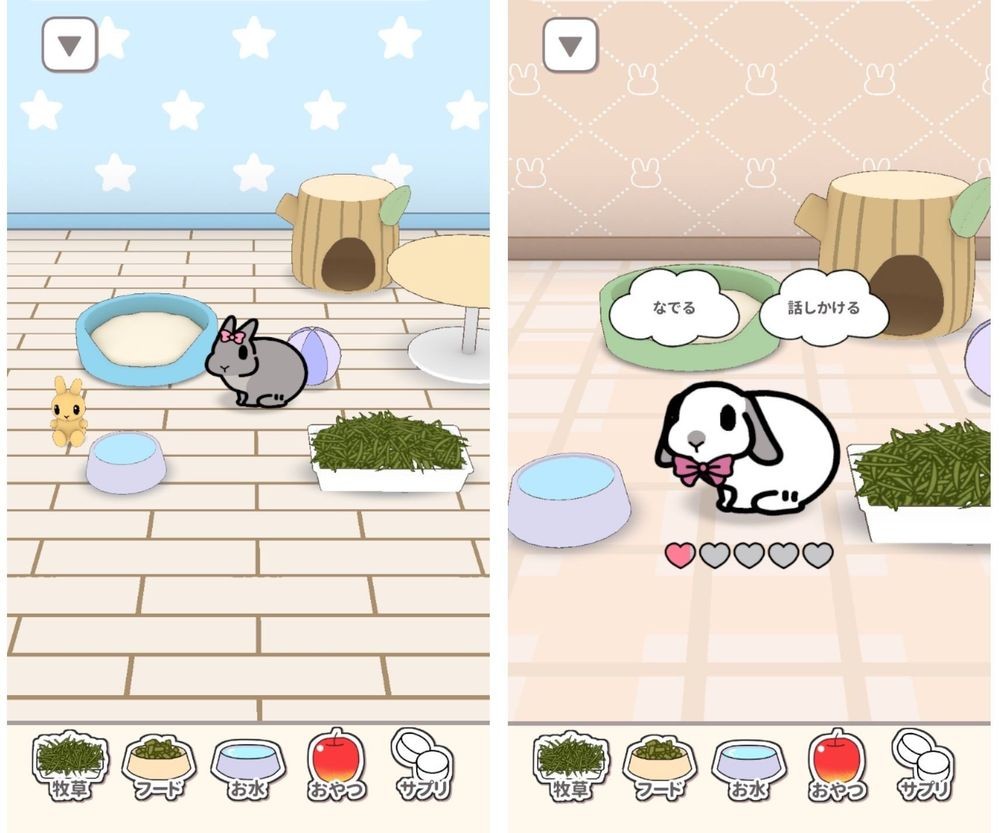The height and width of the screenshot is (833, 1000).
Task: Select お水 water on the white lop rabbit's screen
Action: pyautogui.click(x=749, y=766)
